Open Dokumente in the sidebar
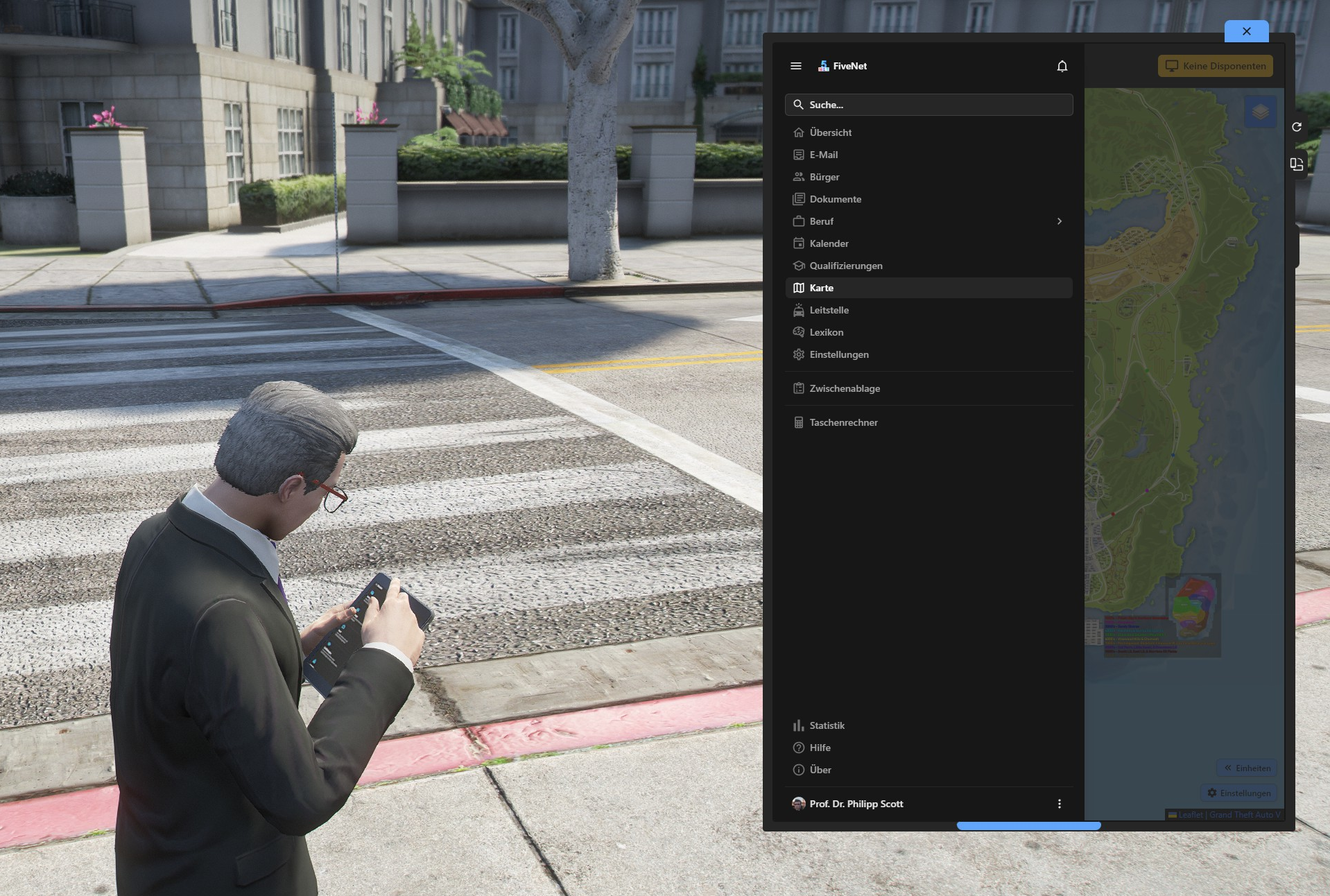Screen dimensions: 1330x896 [836, 199]
